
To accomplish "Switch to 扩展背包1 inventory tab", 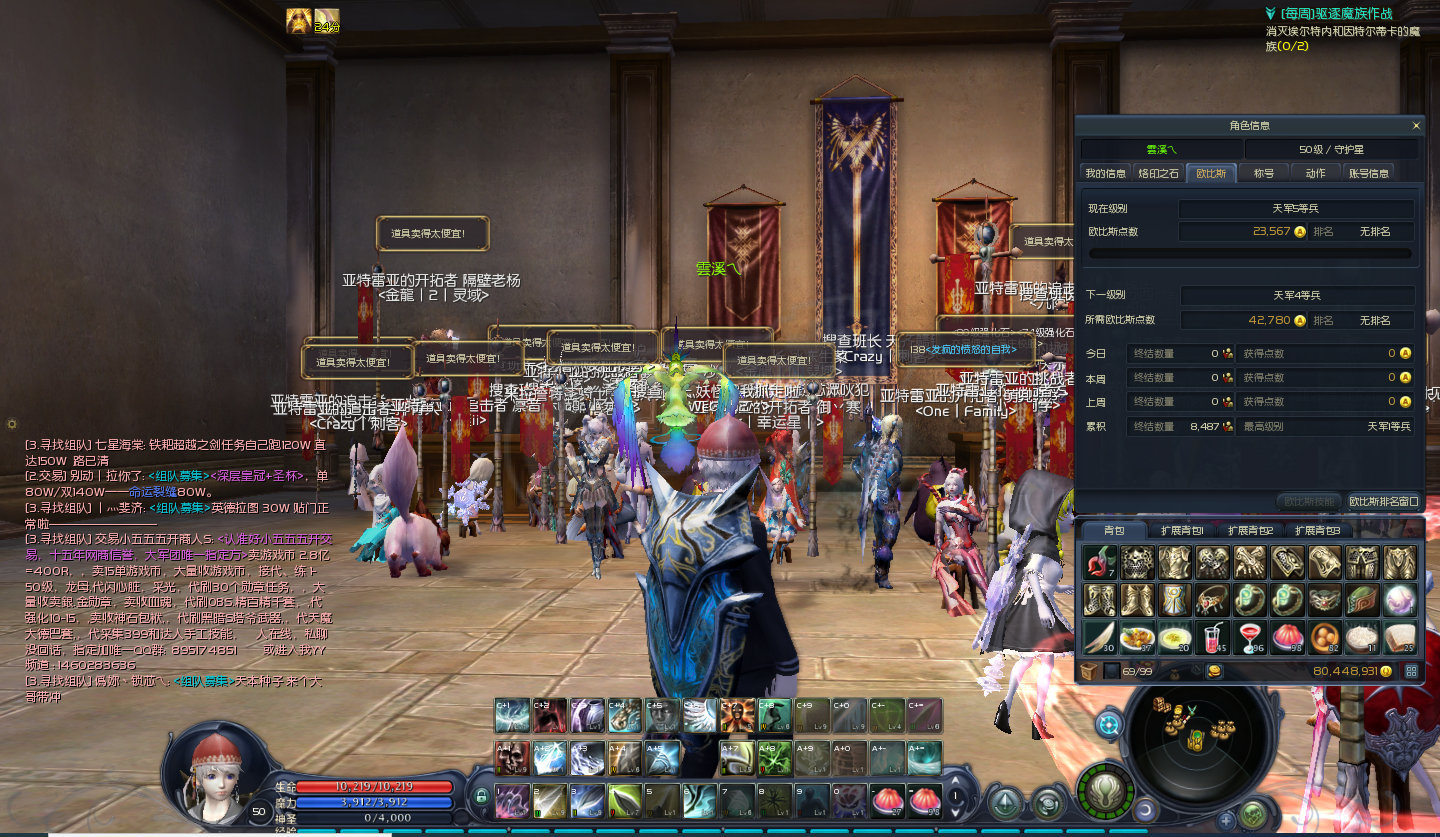I will click(x=1182, y=530).
